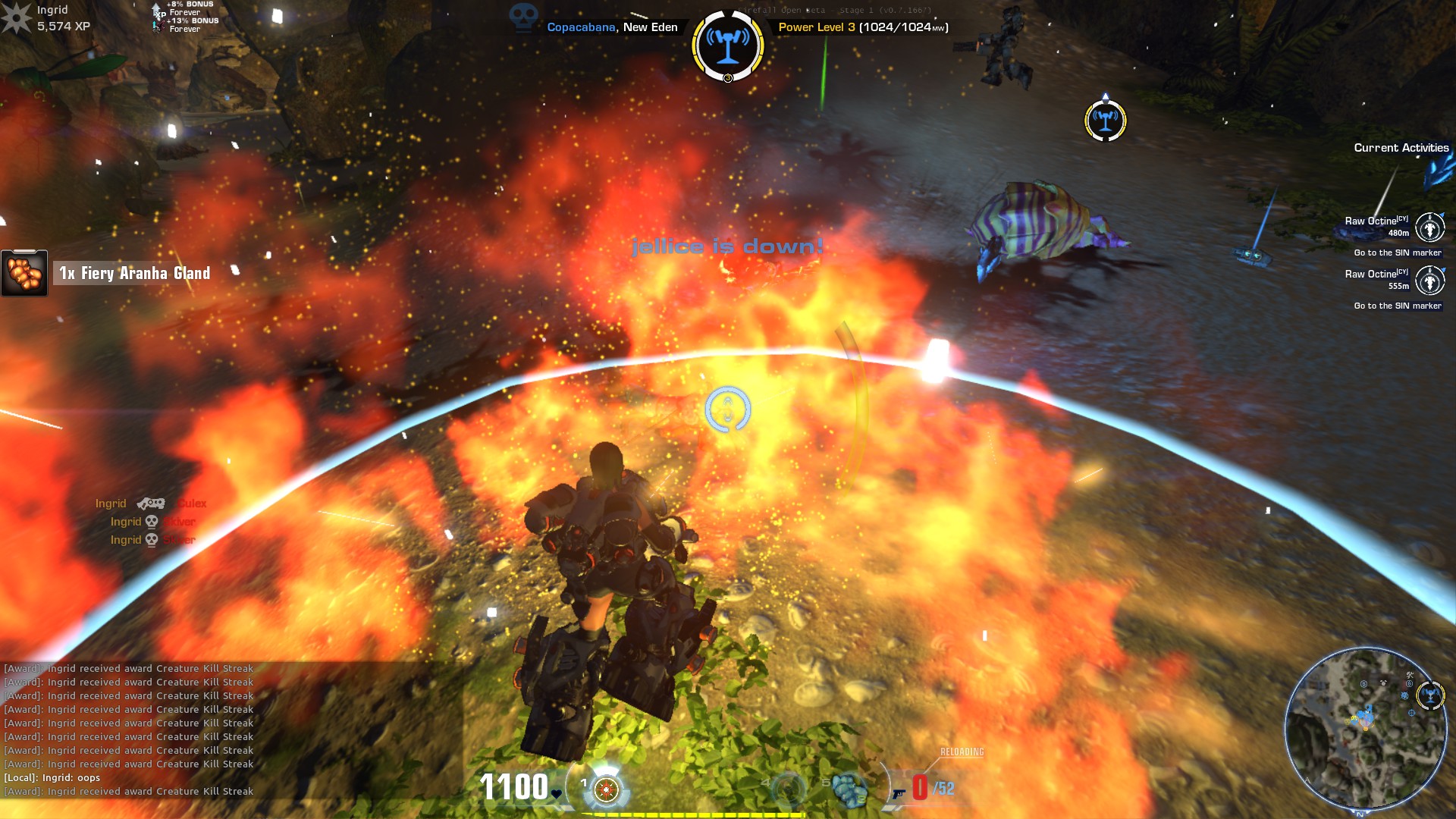Open the Current Activities tracker header
Image resolution: width=1456 pixels, height=819 pixels.
click(x=1401, y=148)
